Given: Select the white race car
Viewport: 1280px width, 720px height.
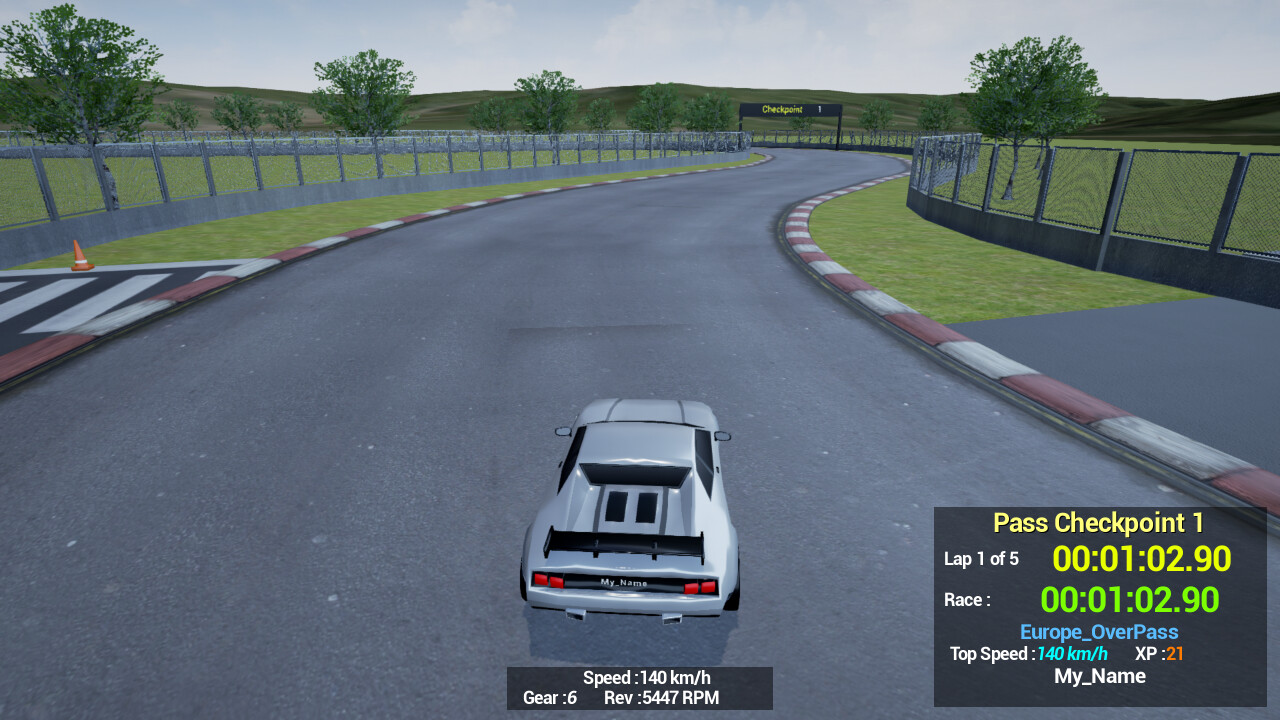Looking at the screenshot, I should point(632,510).
